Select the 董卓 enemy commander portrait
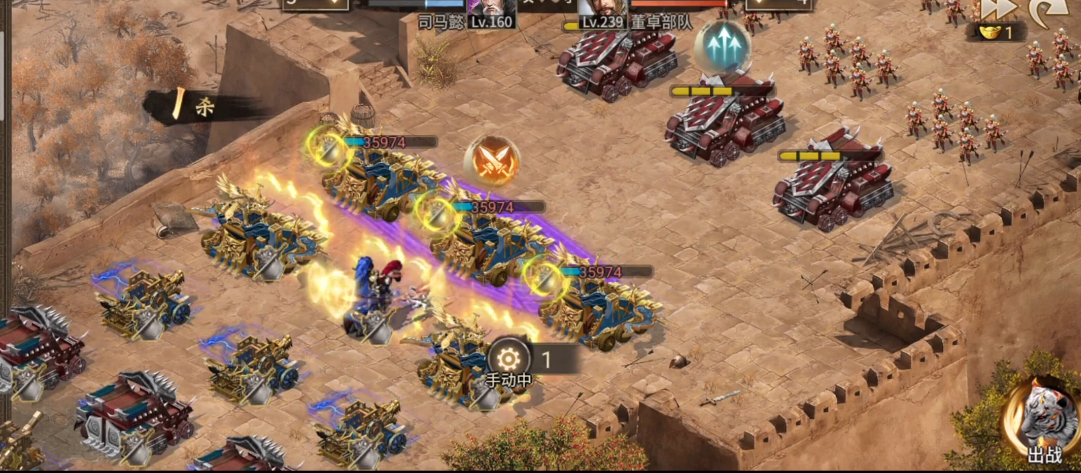 point(602,7)
